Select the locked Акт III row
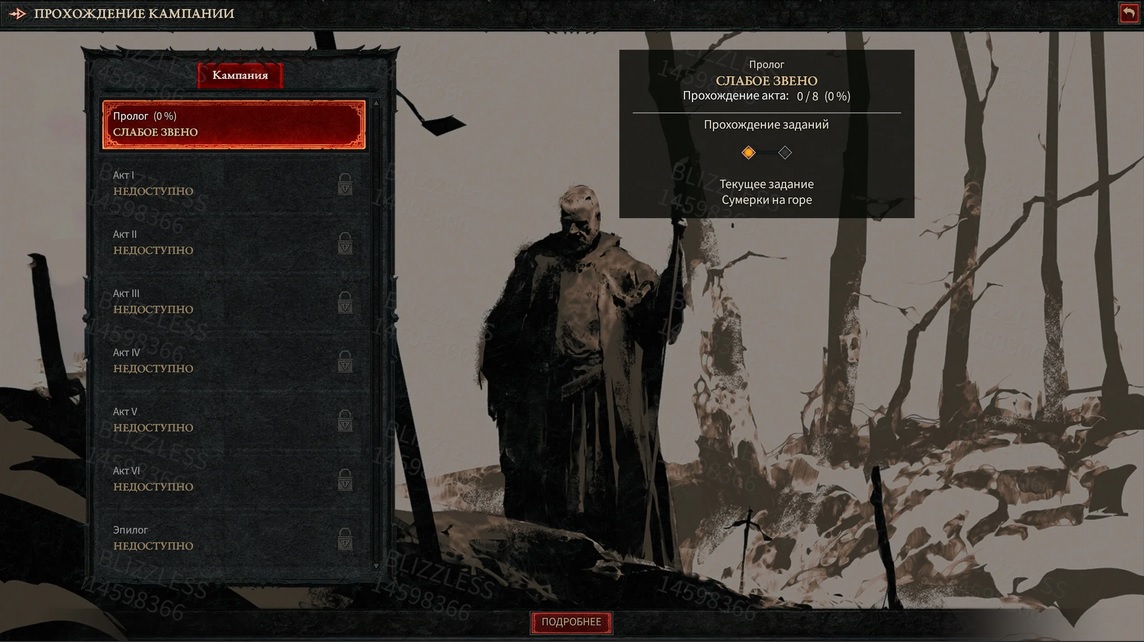The width and height of the screenshot is (1144, 642). coord(234,302)
